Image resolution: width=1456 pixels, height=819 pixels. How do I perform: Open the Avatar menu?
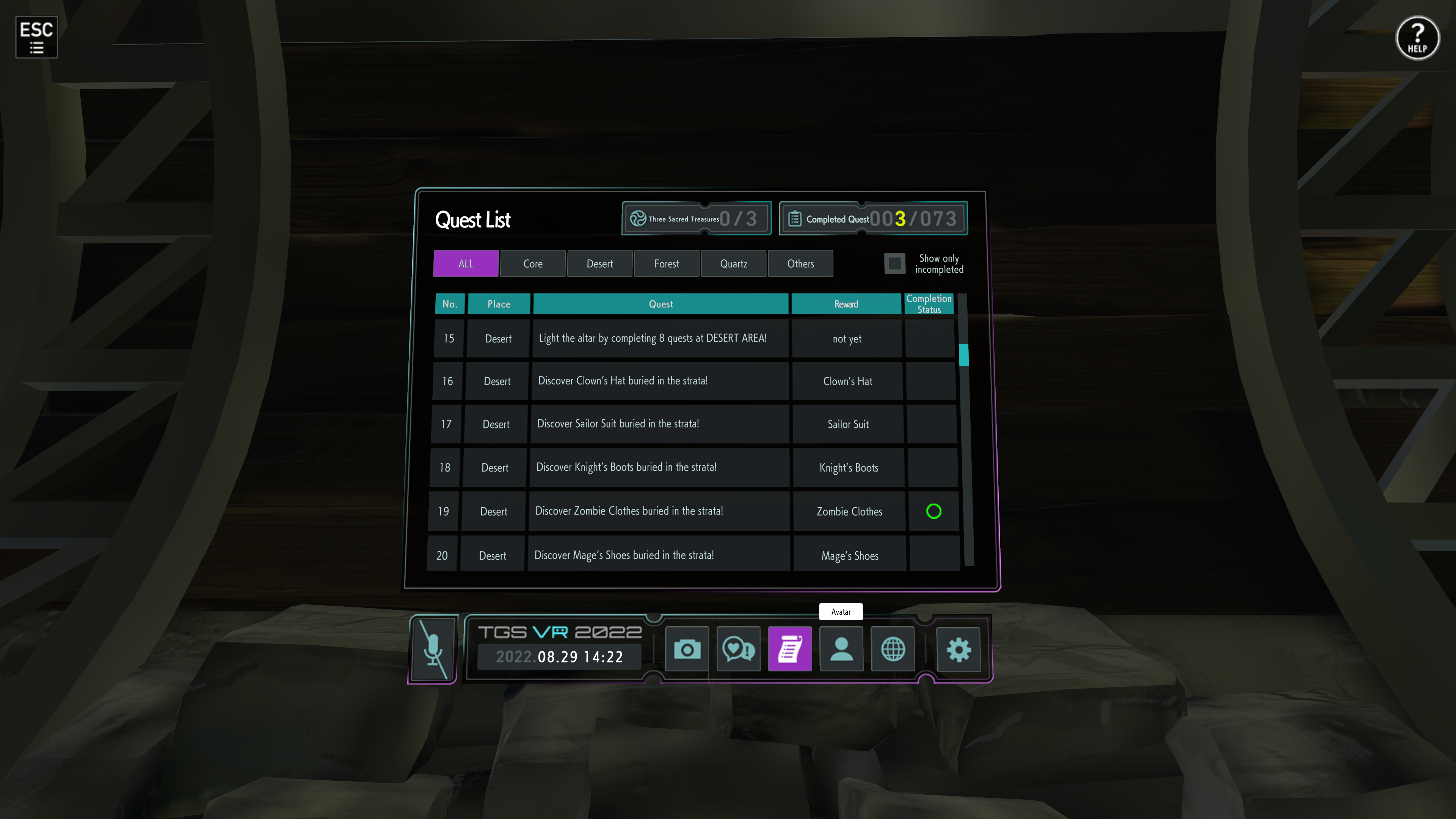[x=841, y=649]
